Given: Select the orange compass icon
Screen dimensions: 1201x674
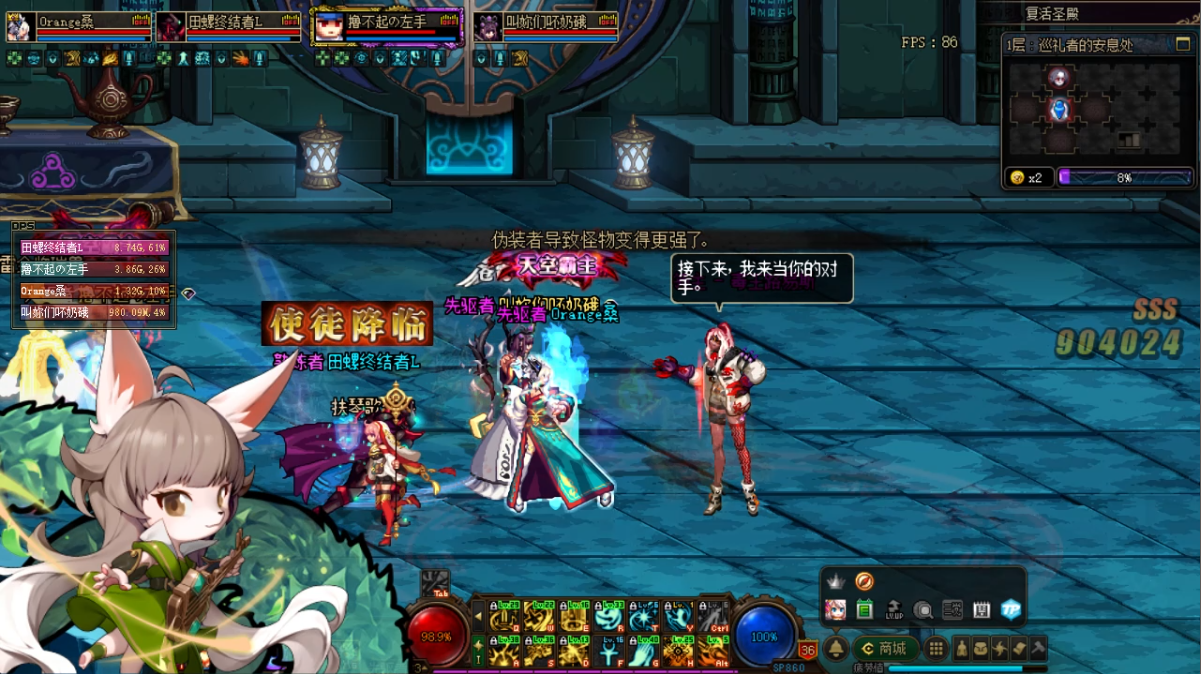Looking at the screenshot, I should point(865,581).
